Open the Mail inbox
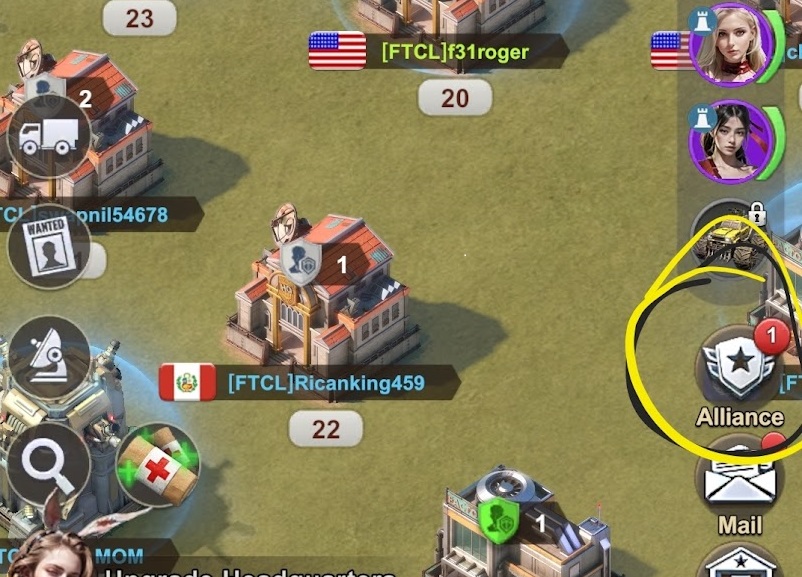 pyautogui.click(x=741, y=481)
